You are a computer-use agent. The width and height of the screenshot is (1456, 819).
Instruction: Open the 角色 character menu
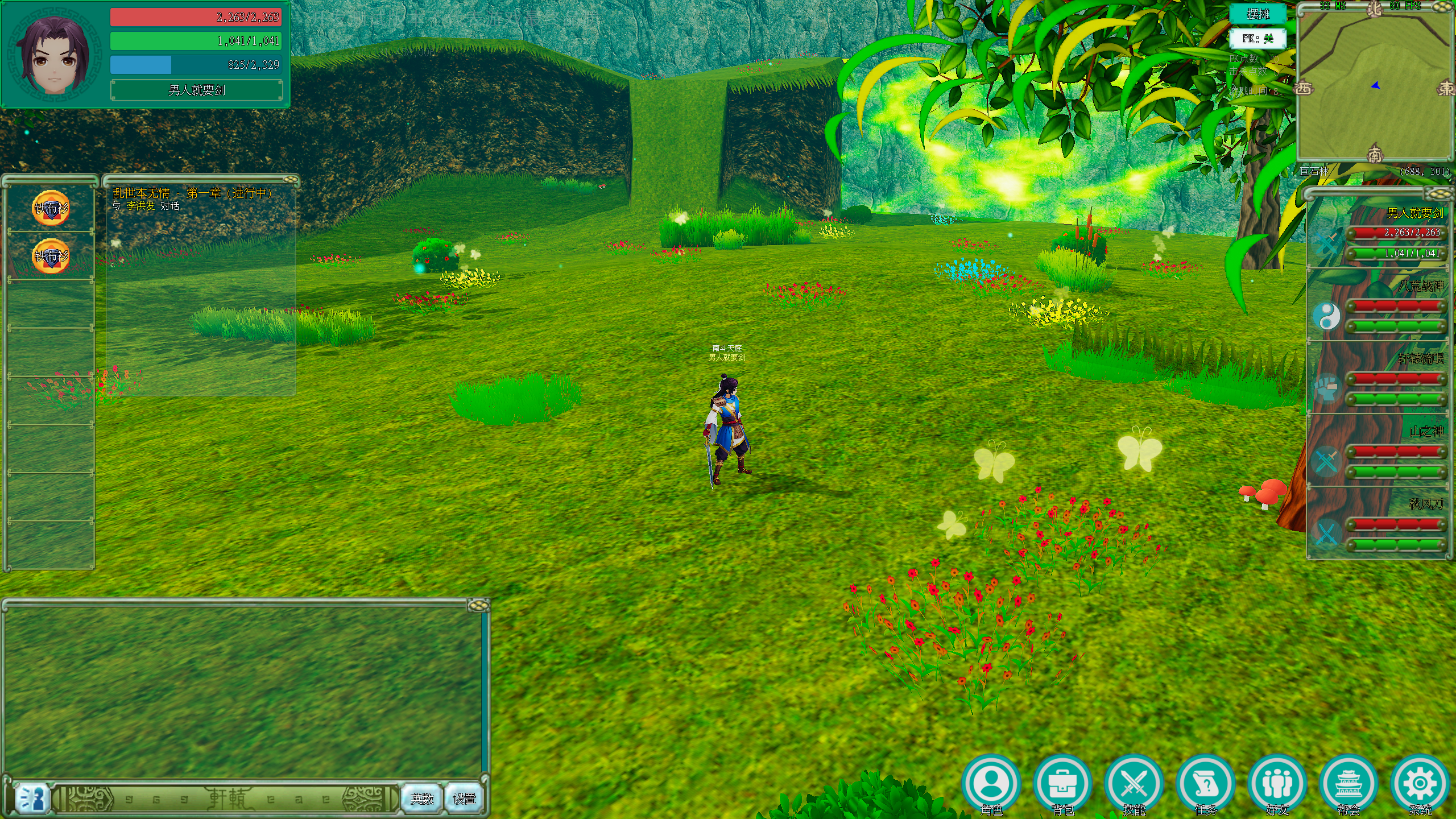click(991, 785)
